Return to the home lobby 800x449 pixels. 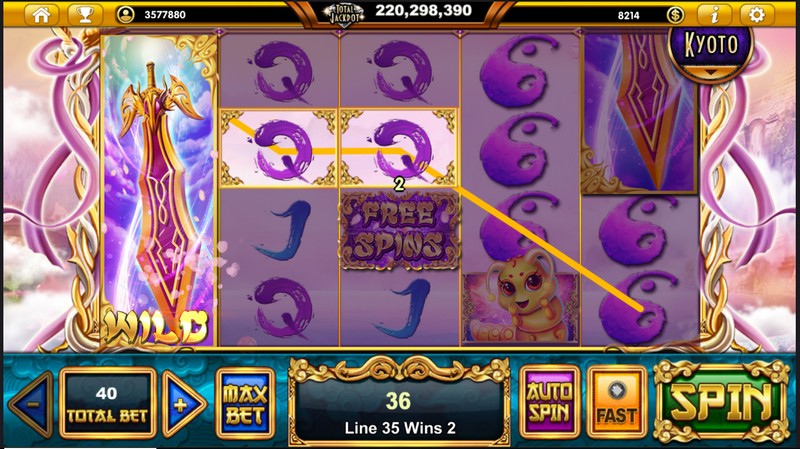coord(41,14)
